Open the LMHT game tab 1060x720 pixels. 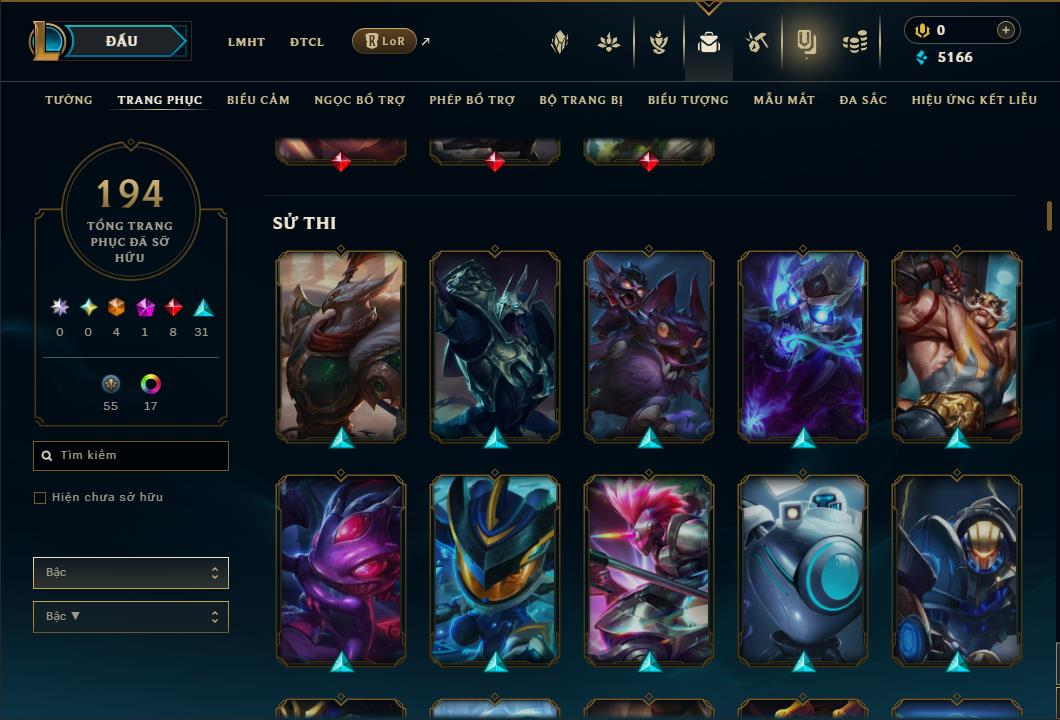246,42
